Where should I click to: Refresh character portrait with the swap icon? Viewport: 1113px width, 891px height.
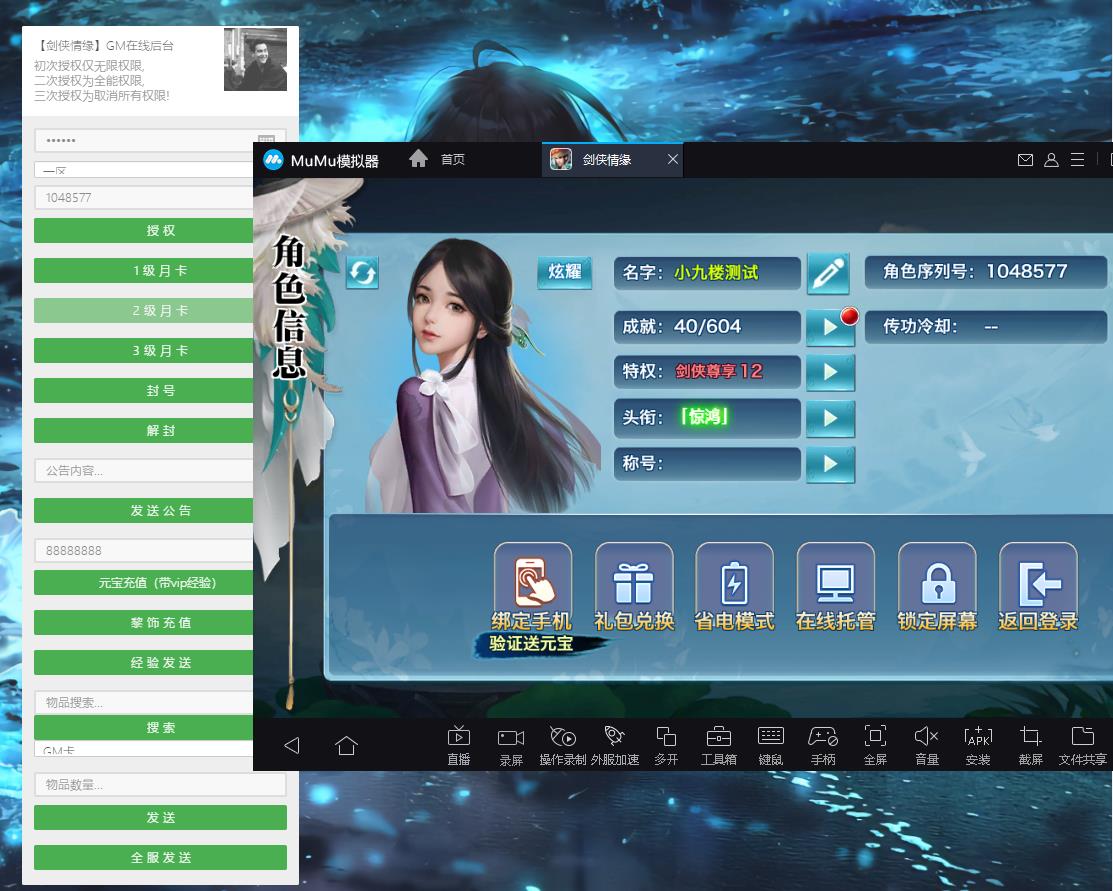(x=362, y=272)
